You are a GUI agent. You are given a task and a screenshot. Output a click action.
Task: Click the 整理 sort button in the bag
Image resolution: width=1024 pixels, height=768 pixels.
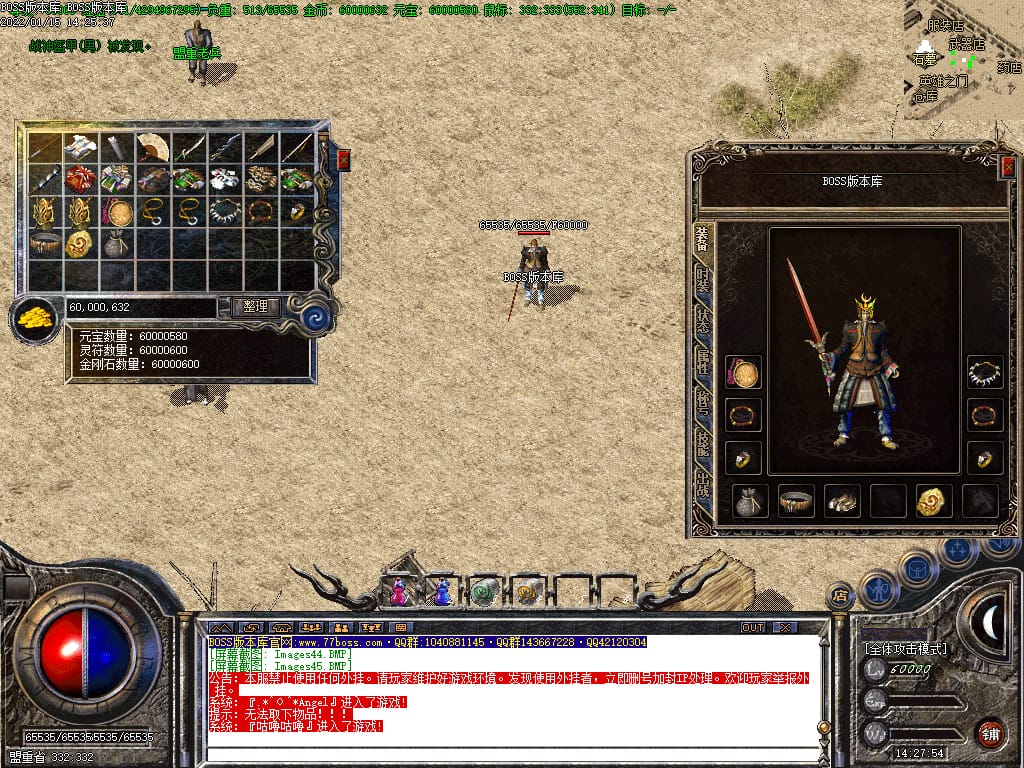[x=255, y=307]
